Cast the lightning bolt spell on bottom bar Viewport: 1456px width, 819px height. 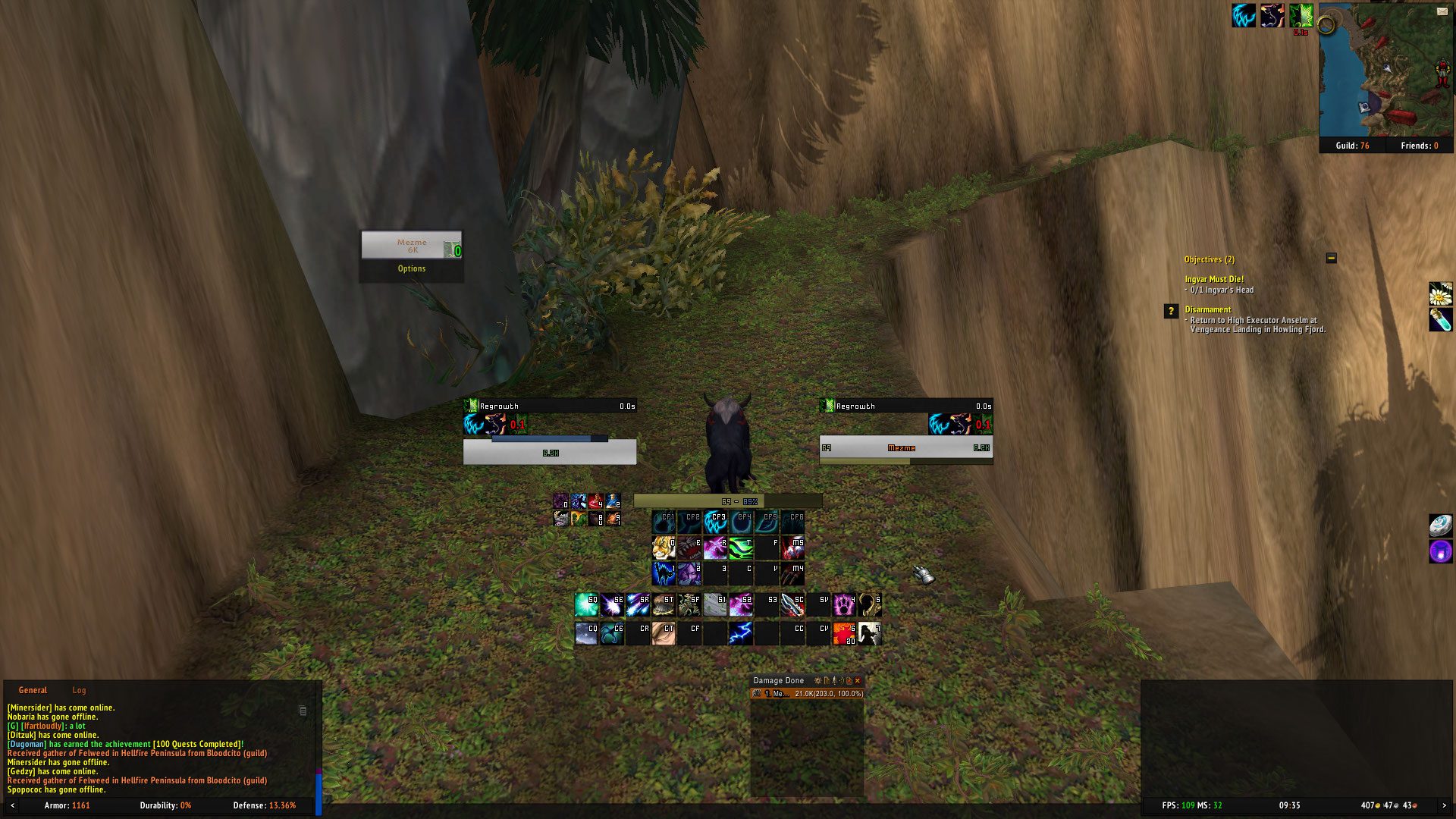tap(741, 632)
